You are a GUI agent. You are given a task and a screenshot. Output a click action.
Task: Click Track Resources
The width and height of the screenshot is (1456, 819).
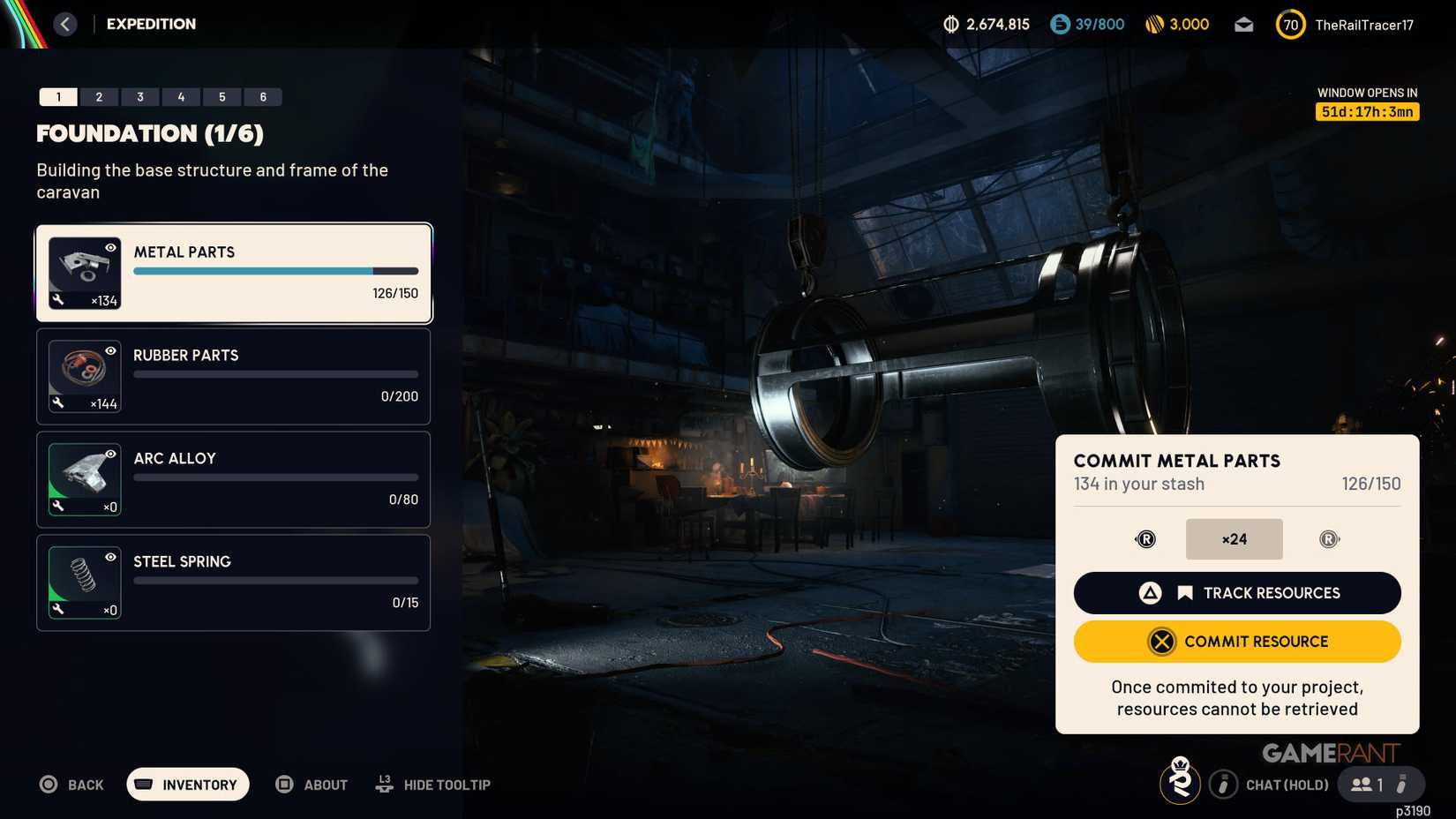pyautogui.click(x=1236, y=592)
